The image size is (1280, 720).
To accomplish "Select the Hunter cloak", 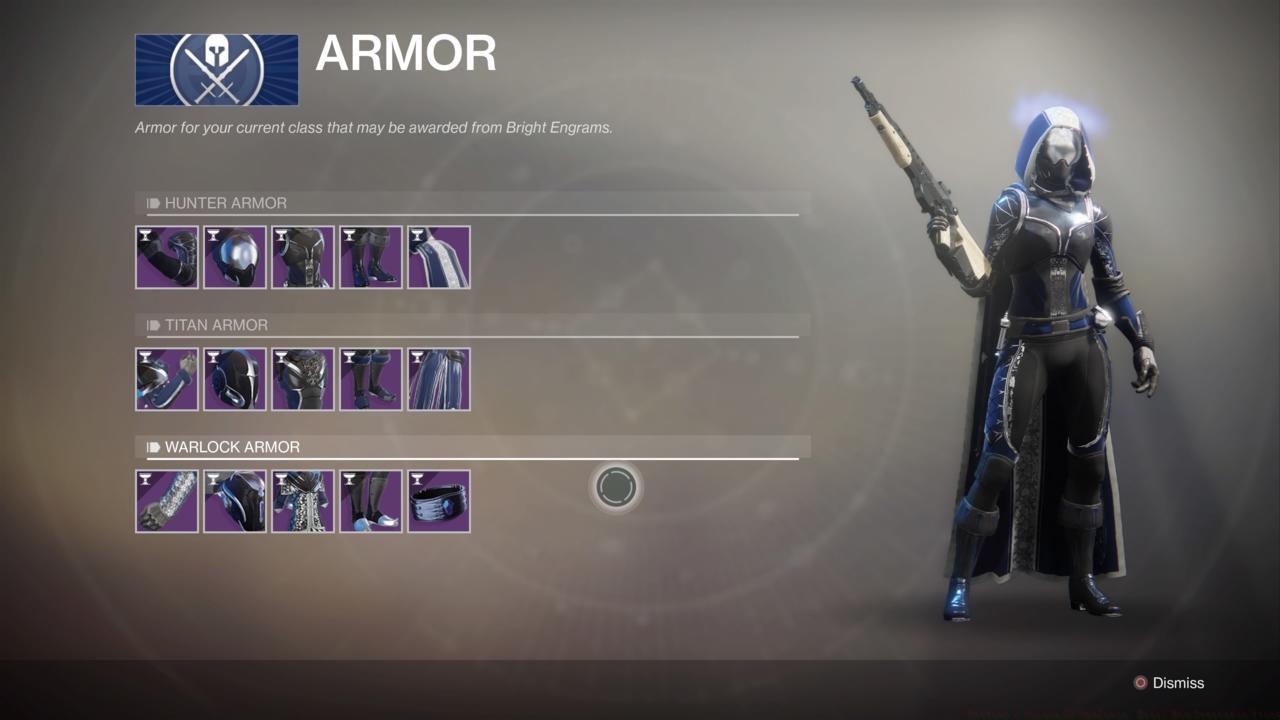I will (438, 257).
